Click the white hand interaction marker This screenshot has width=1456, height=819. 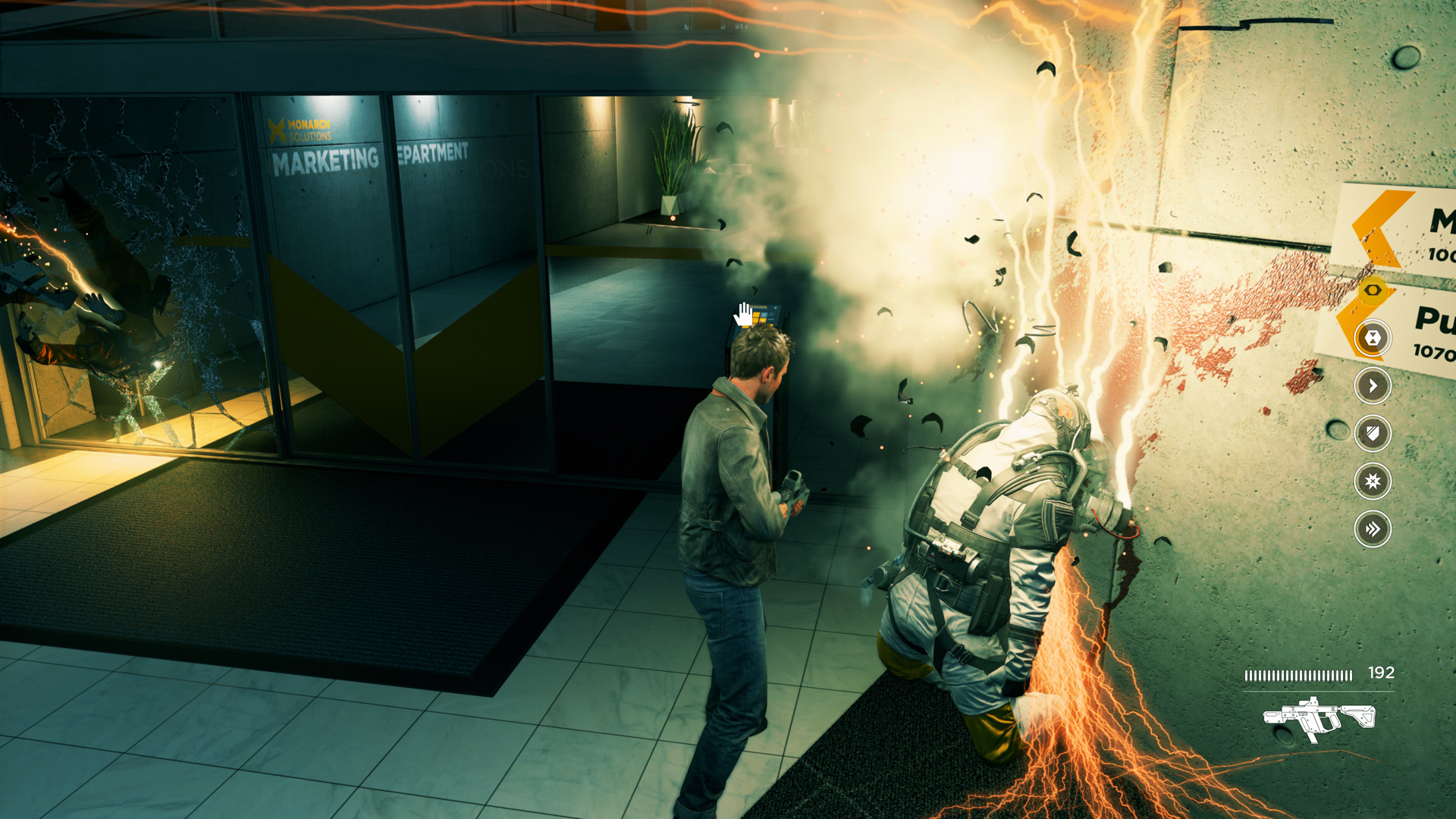tap(744, 314)
